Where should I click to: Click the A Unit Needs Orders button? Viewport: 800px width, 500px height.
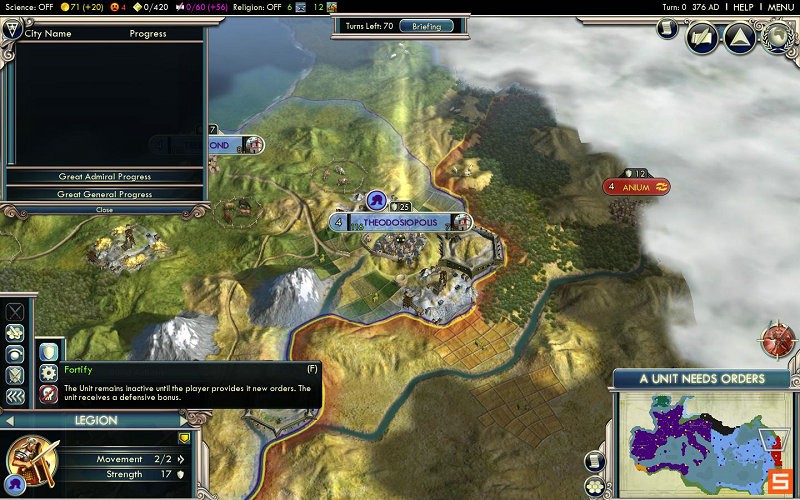tap(701, 379)
